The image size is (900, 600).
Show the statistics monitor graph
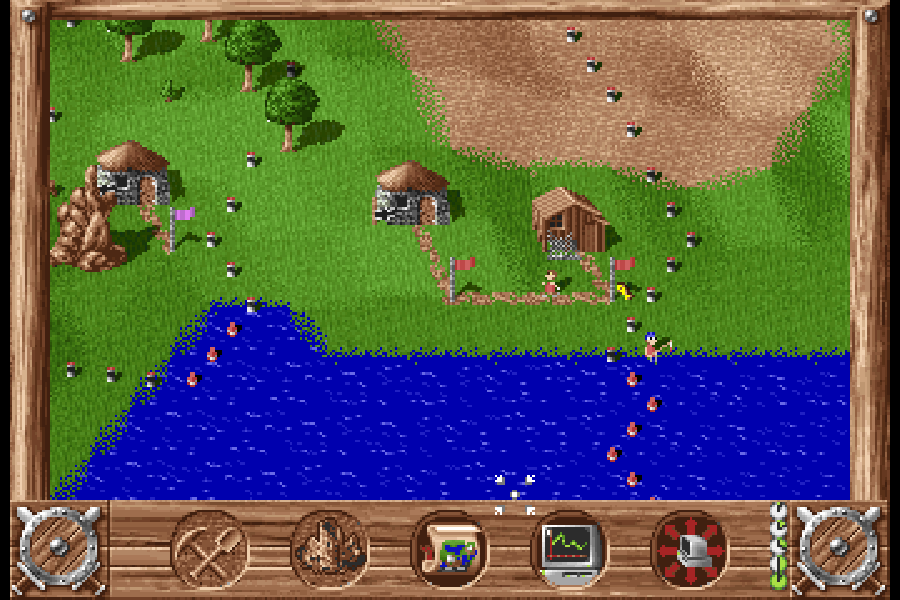point(569,549)
